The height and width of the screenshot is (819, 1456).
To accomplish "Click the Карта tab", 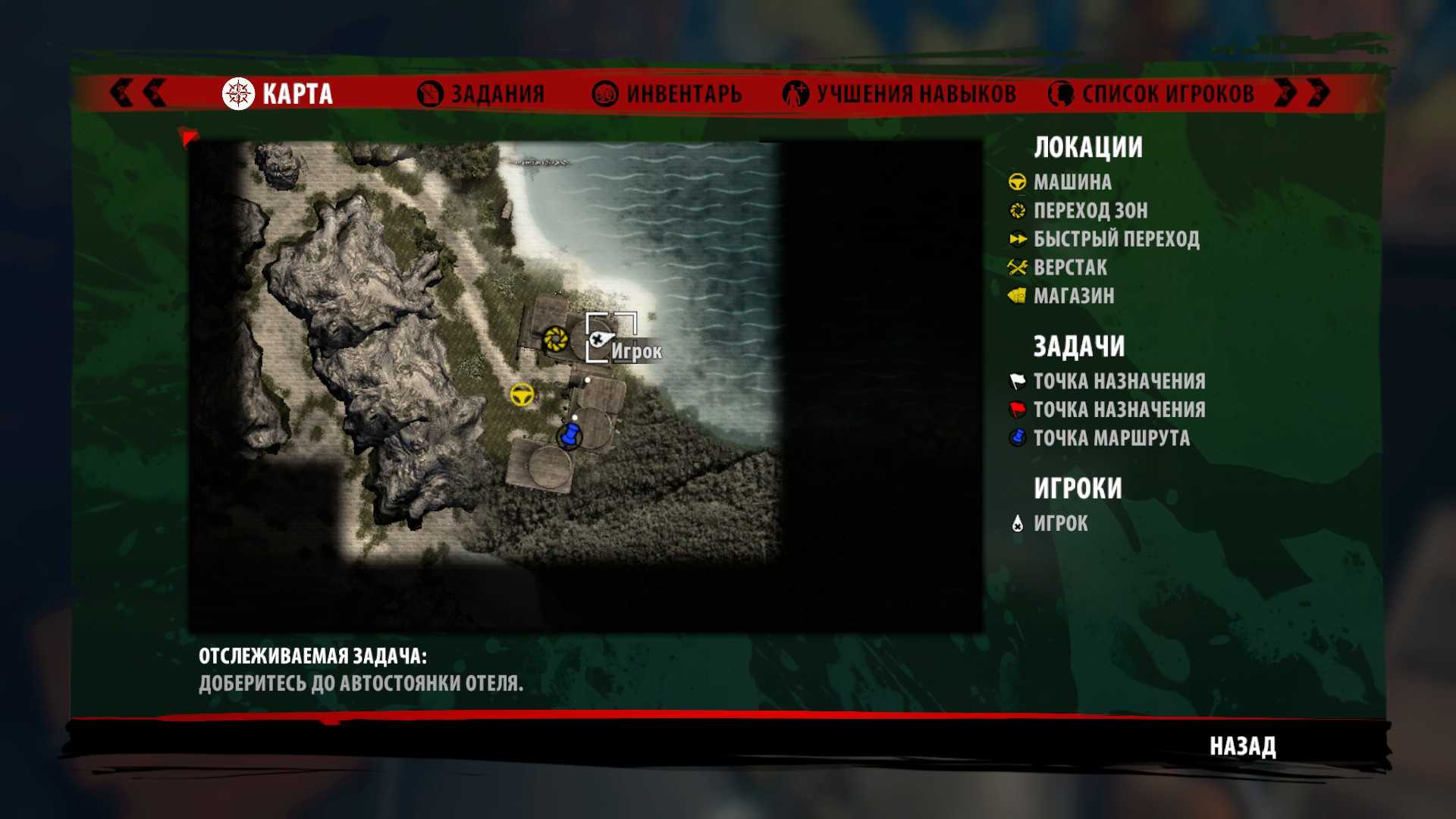I will (x=278, y=94).
